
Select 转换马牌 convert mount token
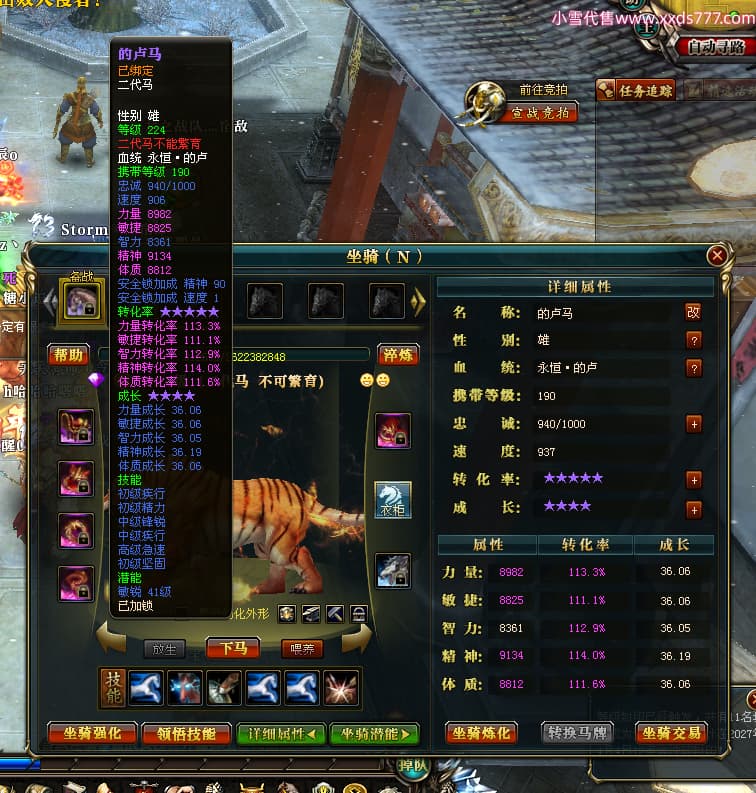[577, 733]
